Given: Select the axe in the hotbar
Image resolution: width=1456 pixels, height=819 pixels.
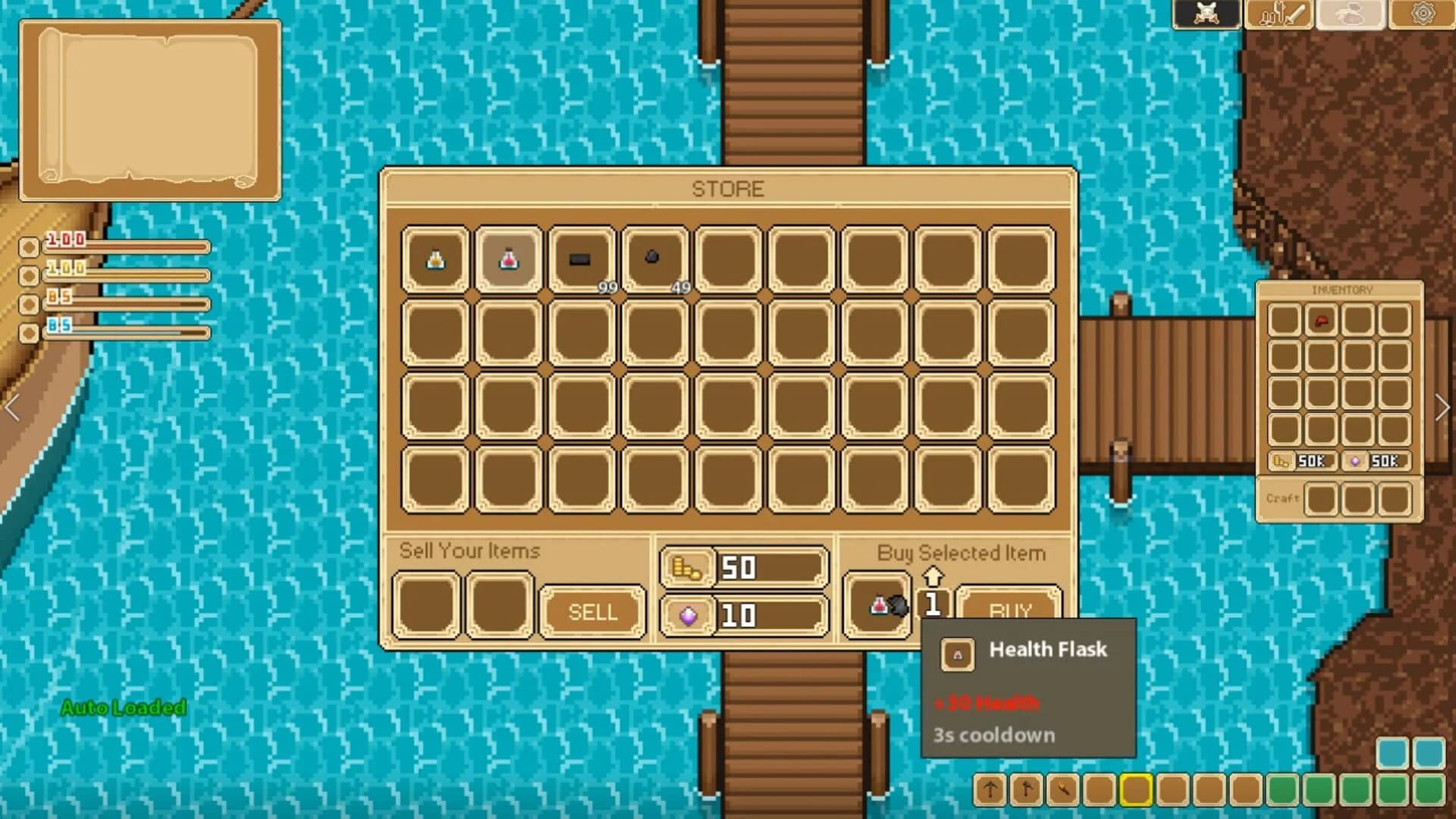Looking at the screenshot, I should pos(1025,791).
